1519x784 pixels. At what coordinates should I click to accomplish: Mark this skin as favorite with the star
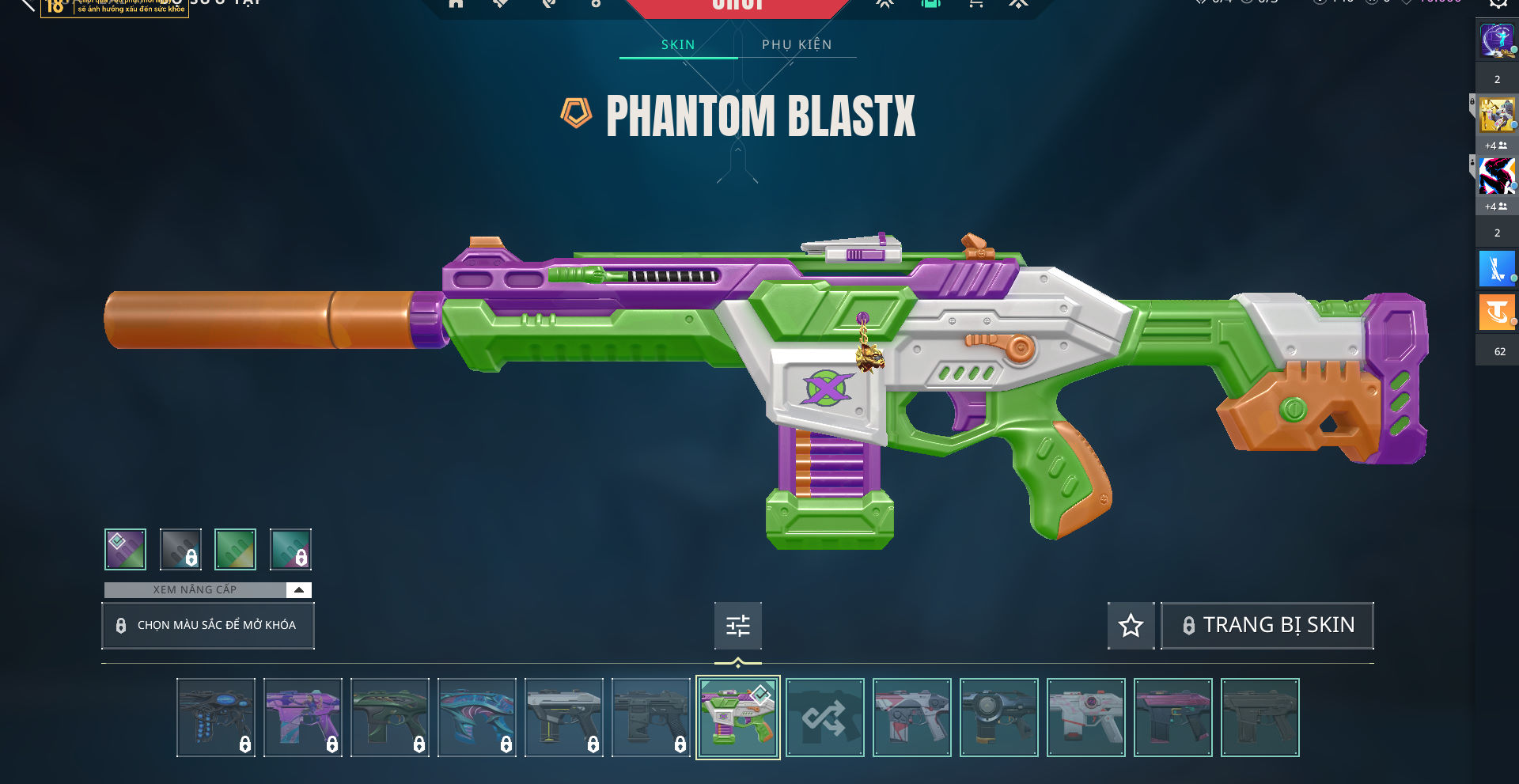click(1131, 626)
